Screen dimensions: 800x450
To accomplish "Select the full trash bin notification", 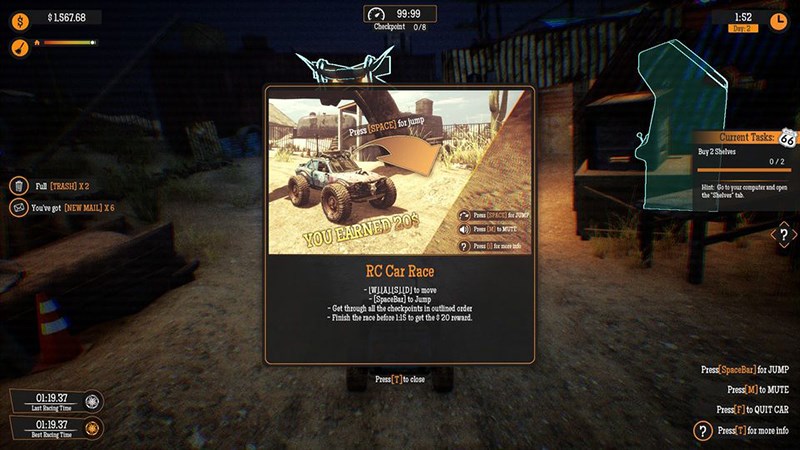I will click(19, 186).
